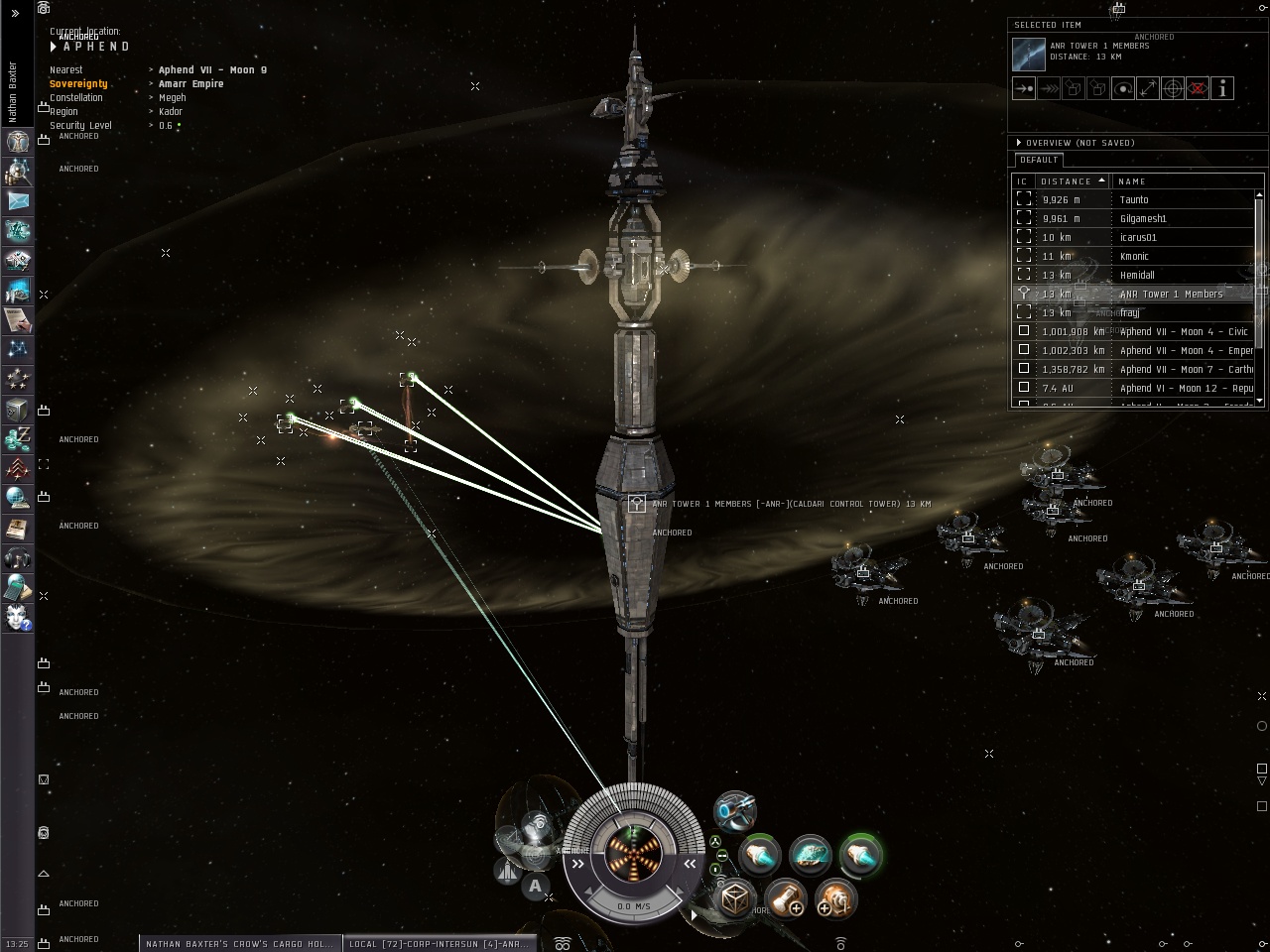This screenshot has height=952, width=1270.
Task: Activate the launcher module at top of rack
Action: [735, 811]
